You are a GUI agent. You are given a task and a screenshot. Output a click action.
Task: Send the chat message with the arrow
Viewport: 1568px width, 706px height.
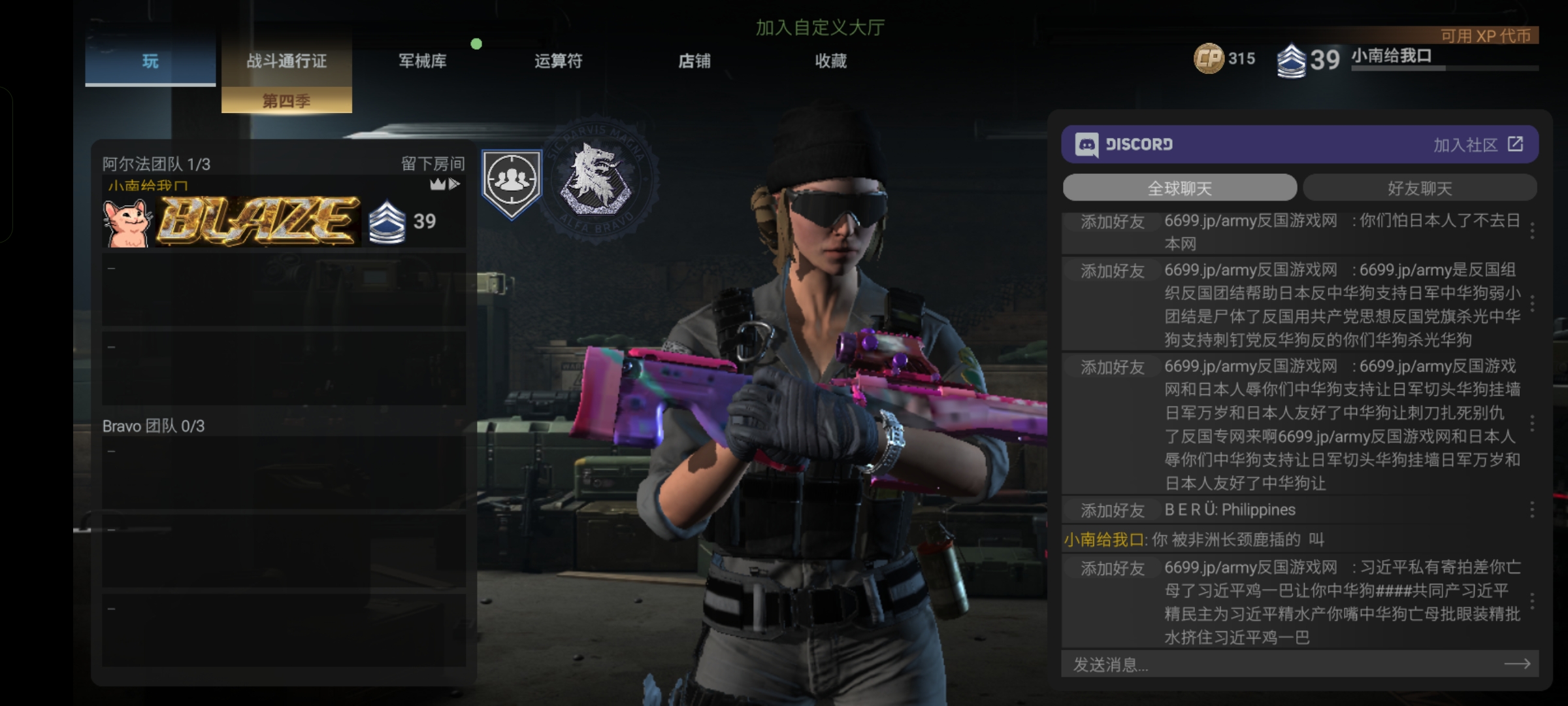coord(1517,664)
